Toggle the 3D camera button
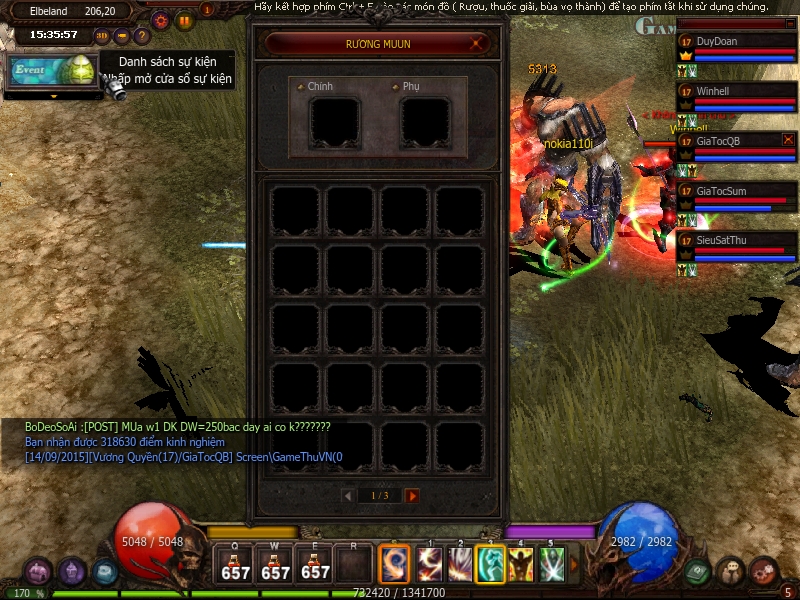 [x=102, y=37]
